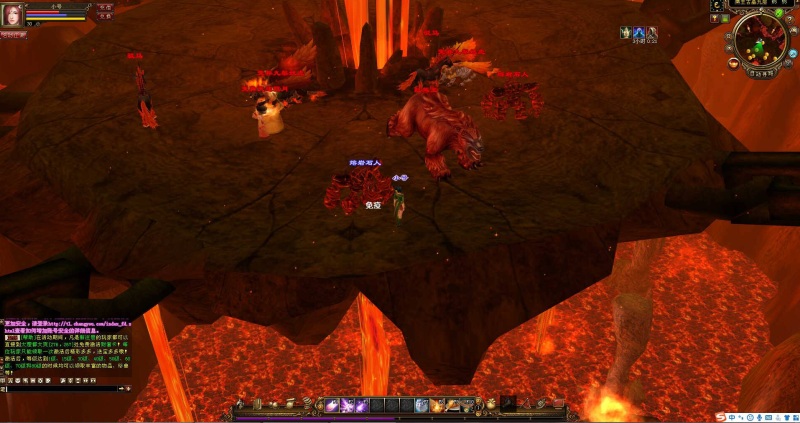Select the green-framed buff icon
This screenshot has width=800, height=423.
[x=626, y=33]
